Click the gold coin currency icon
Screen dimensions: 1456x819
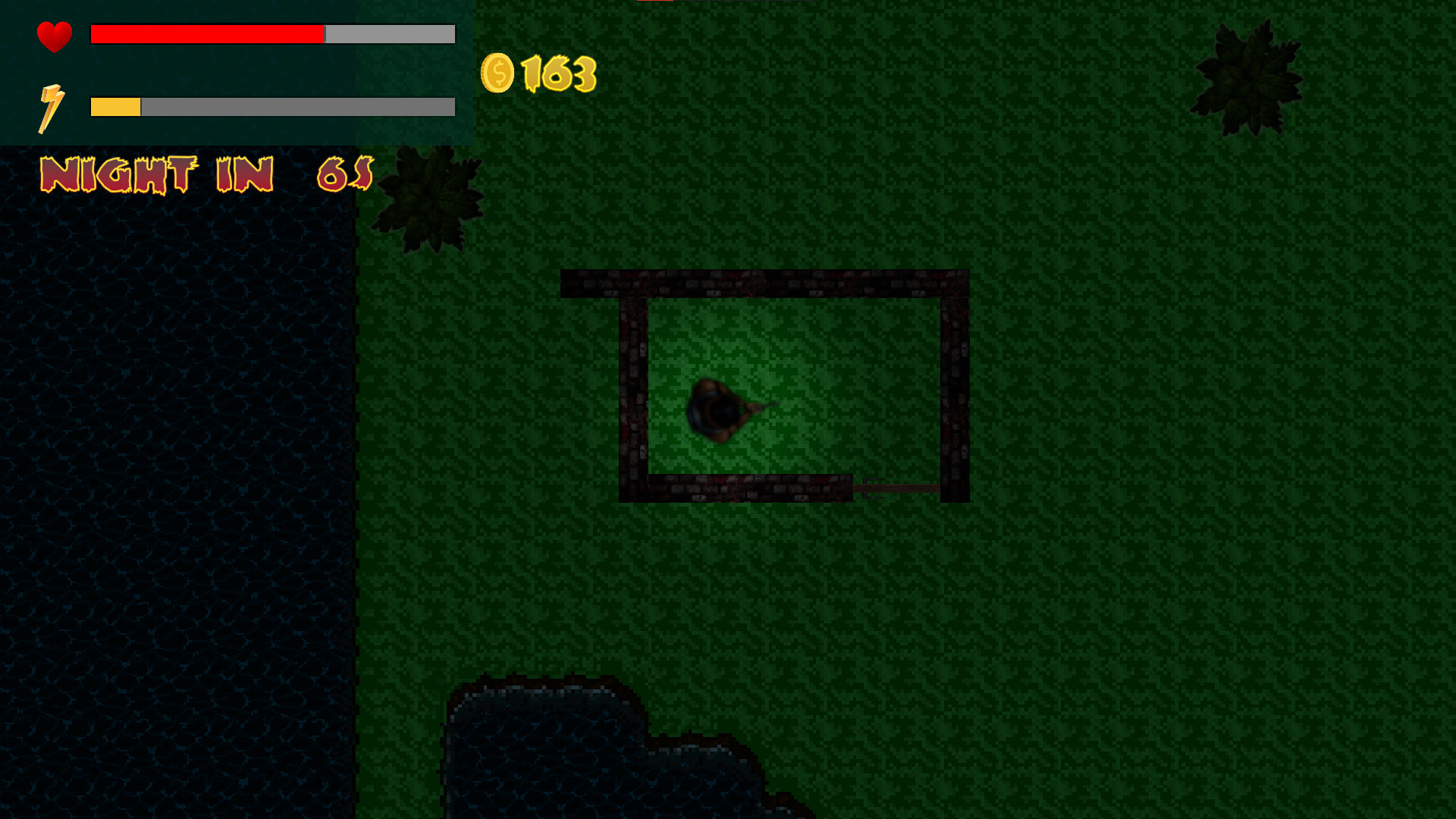pyautogui.click(x=498, y=73)
